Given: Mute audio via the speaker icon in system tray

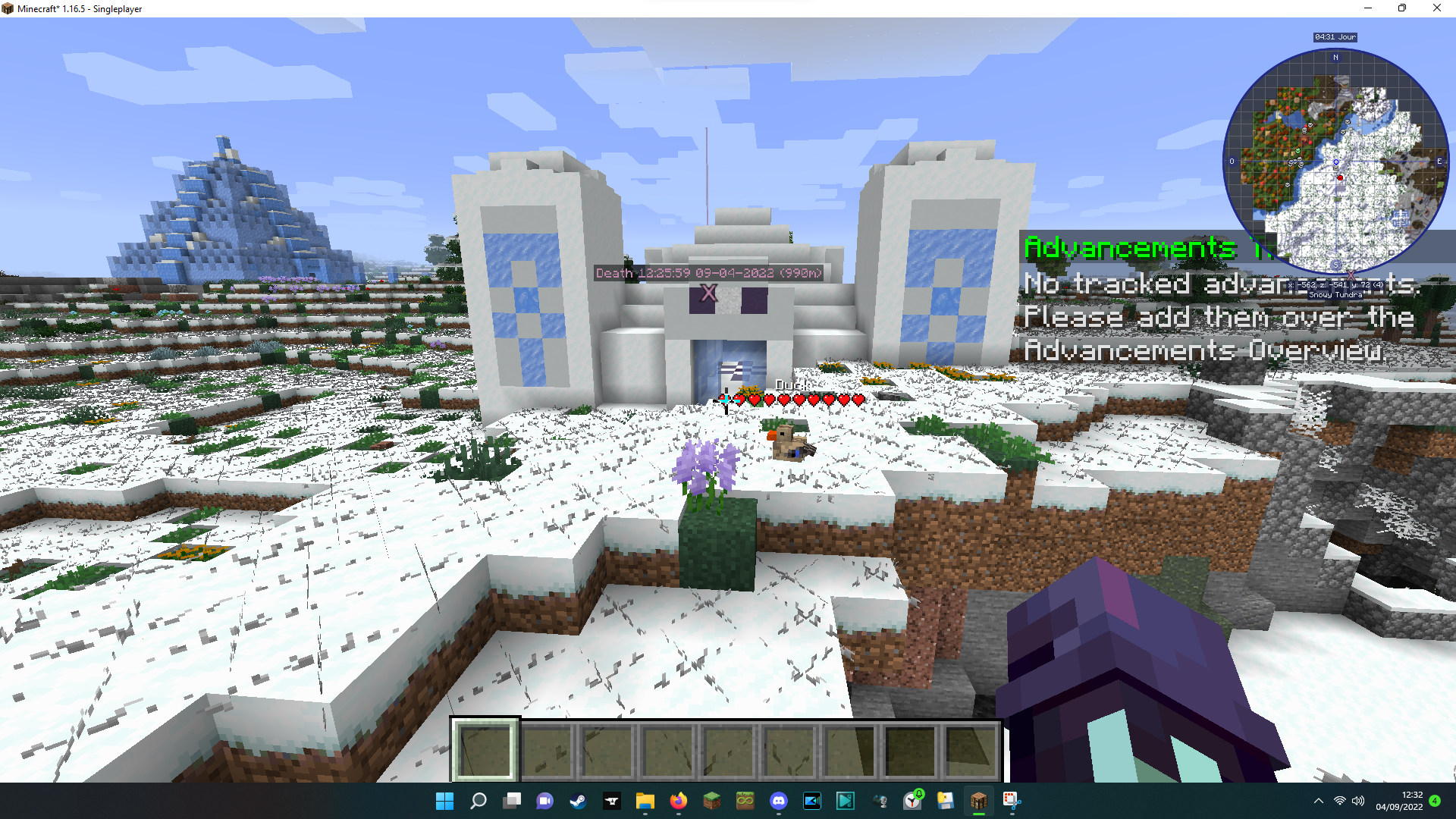Looking at the screenshot, I should (x=1357, y=802).
